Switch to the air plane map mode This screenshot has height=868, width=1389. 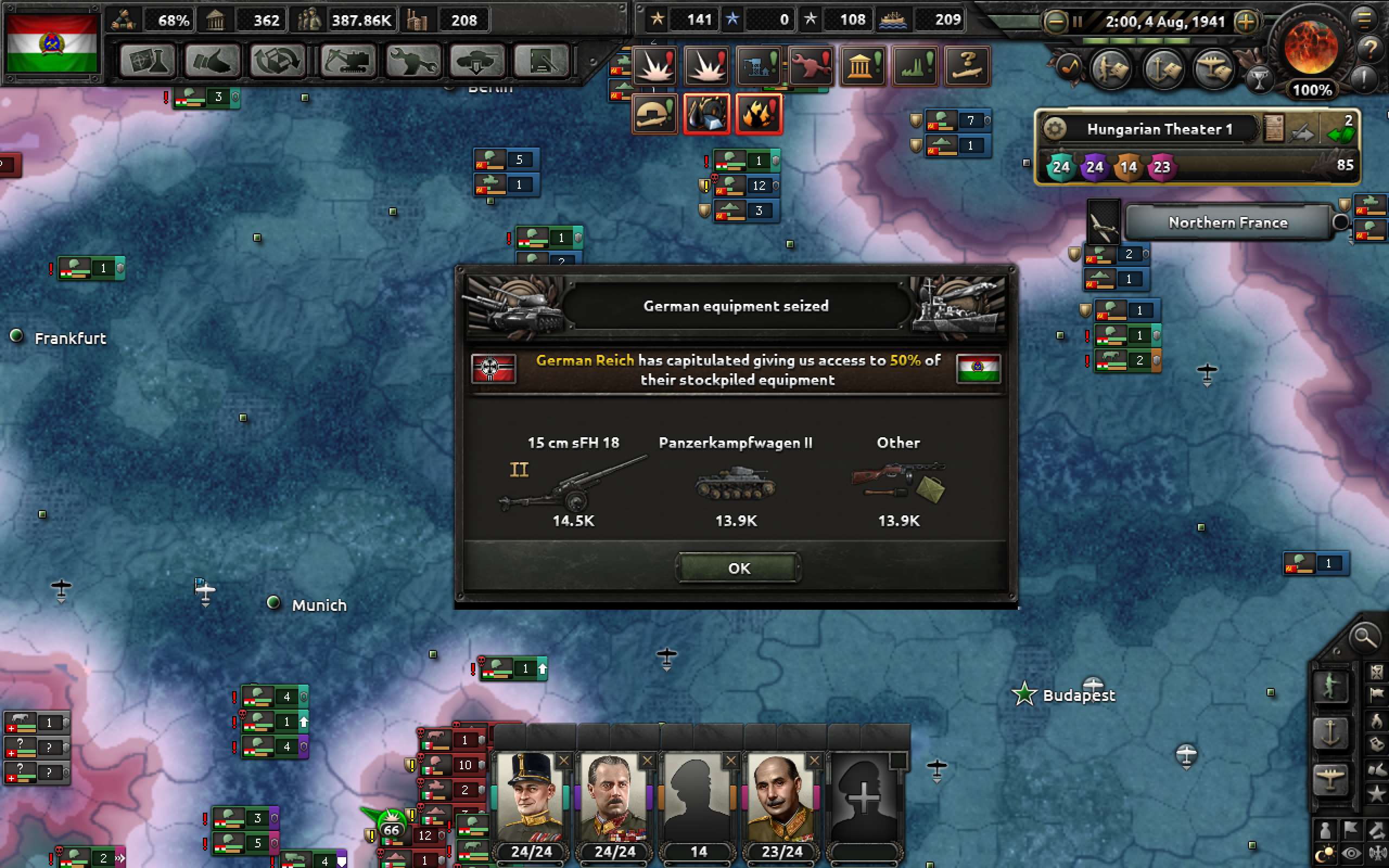tap(1330, 779)
